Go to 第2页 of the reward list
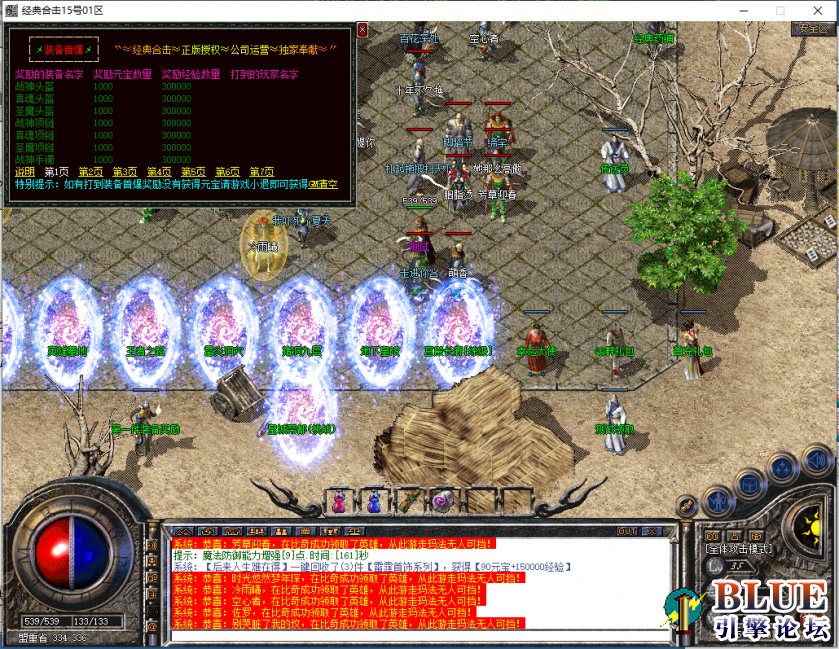Screen dimensions: 839x649 click(x=90, y=172)
